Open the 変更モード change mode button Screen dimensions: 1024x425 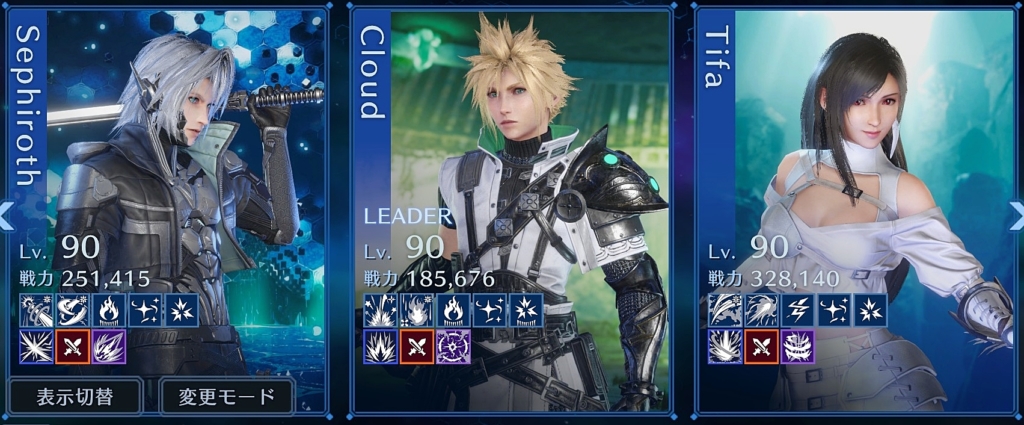[227, 396]
